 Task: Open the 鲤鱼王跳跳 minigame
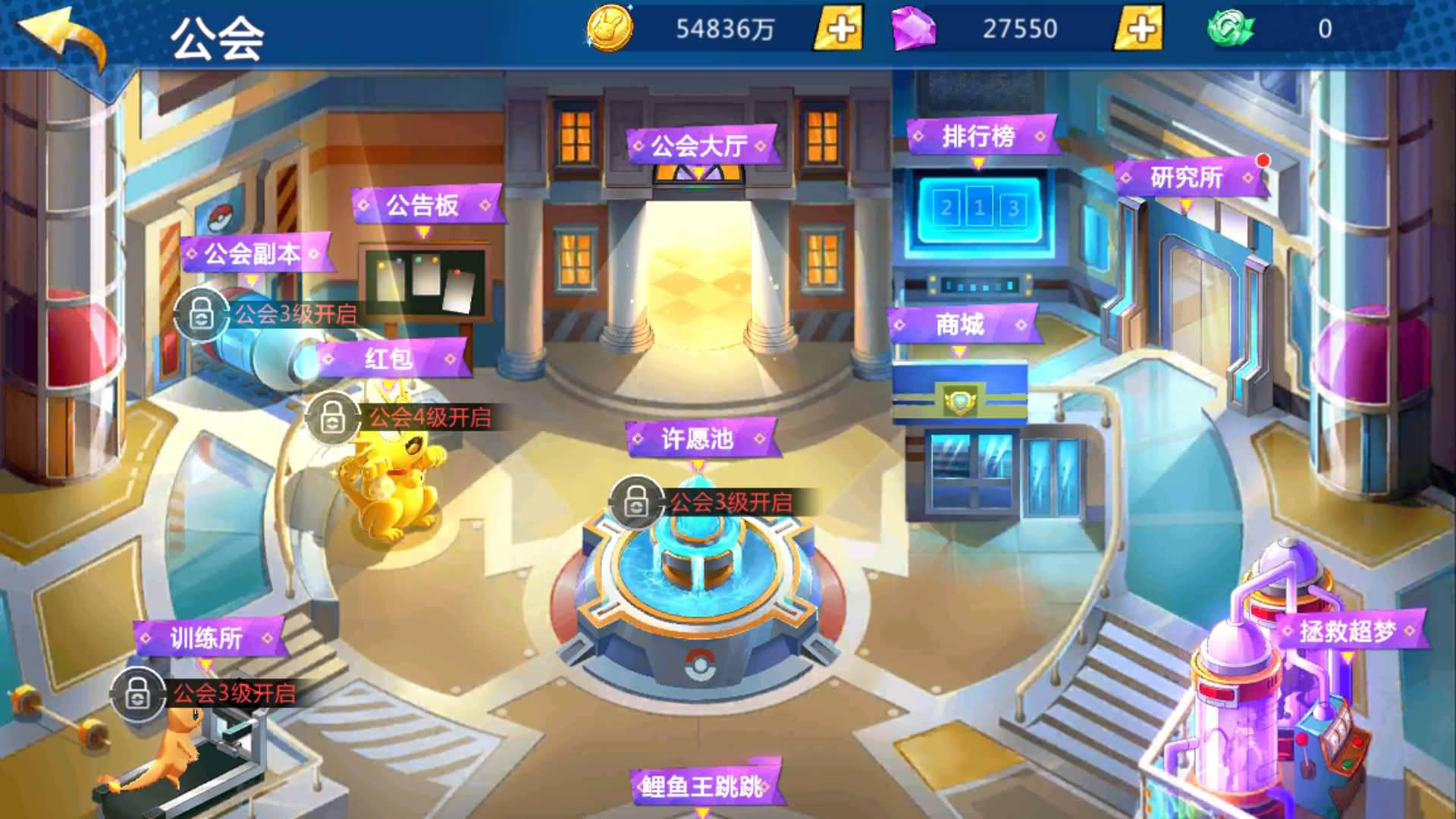coord(702,786)
